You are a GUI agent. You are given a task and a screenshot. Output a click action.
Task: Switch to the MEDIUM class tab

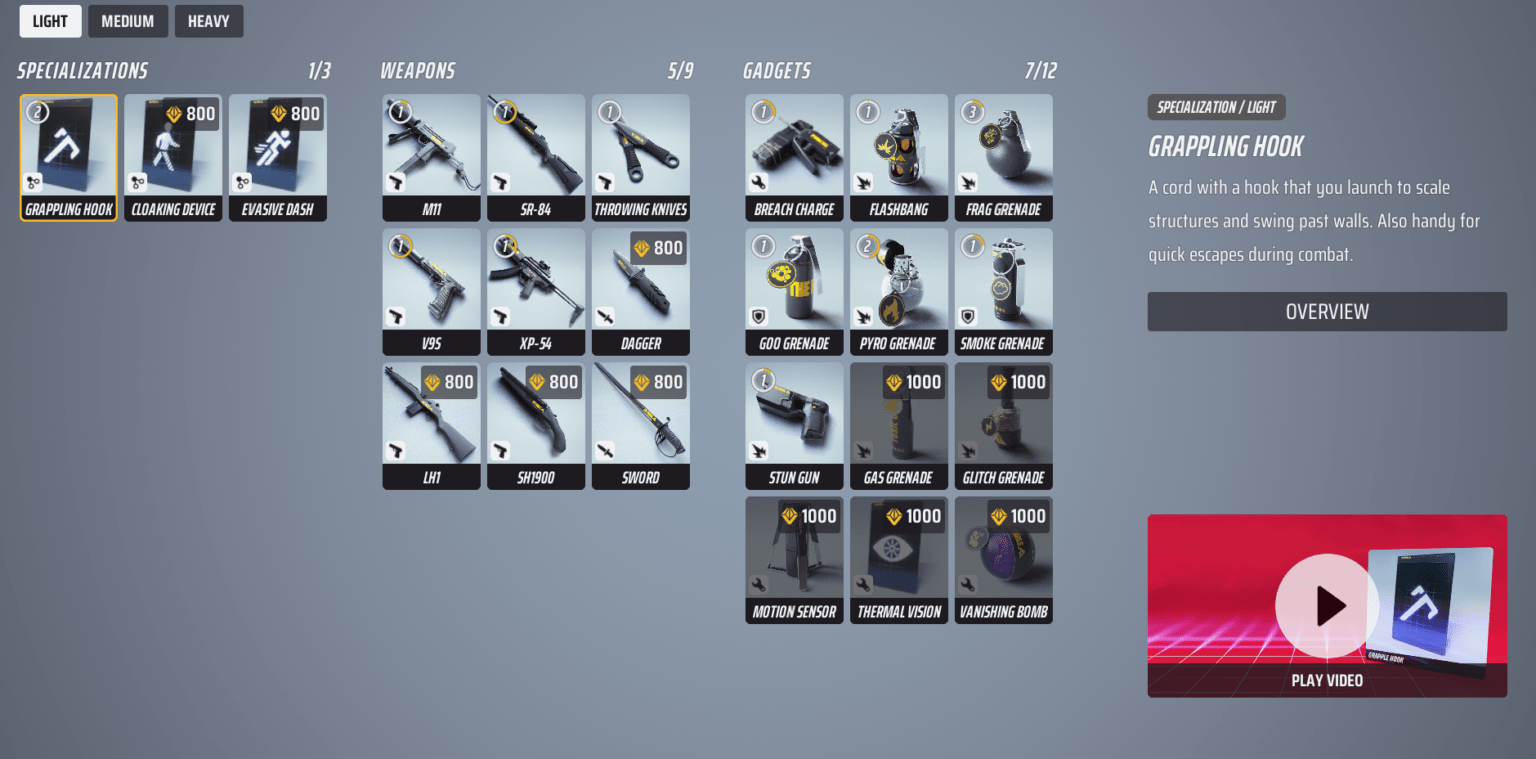(x=127, y=20)
